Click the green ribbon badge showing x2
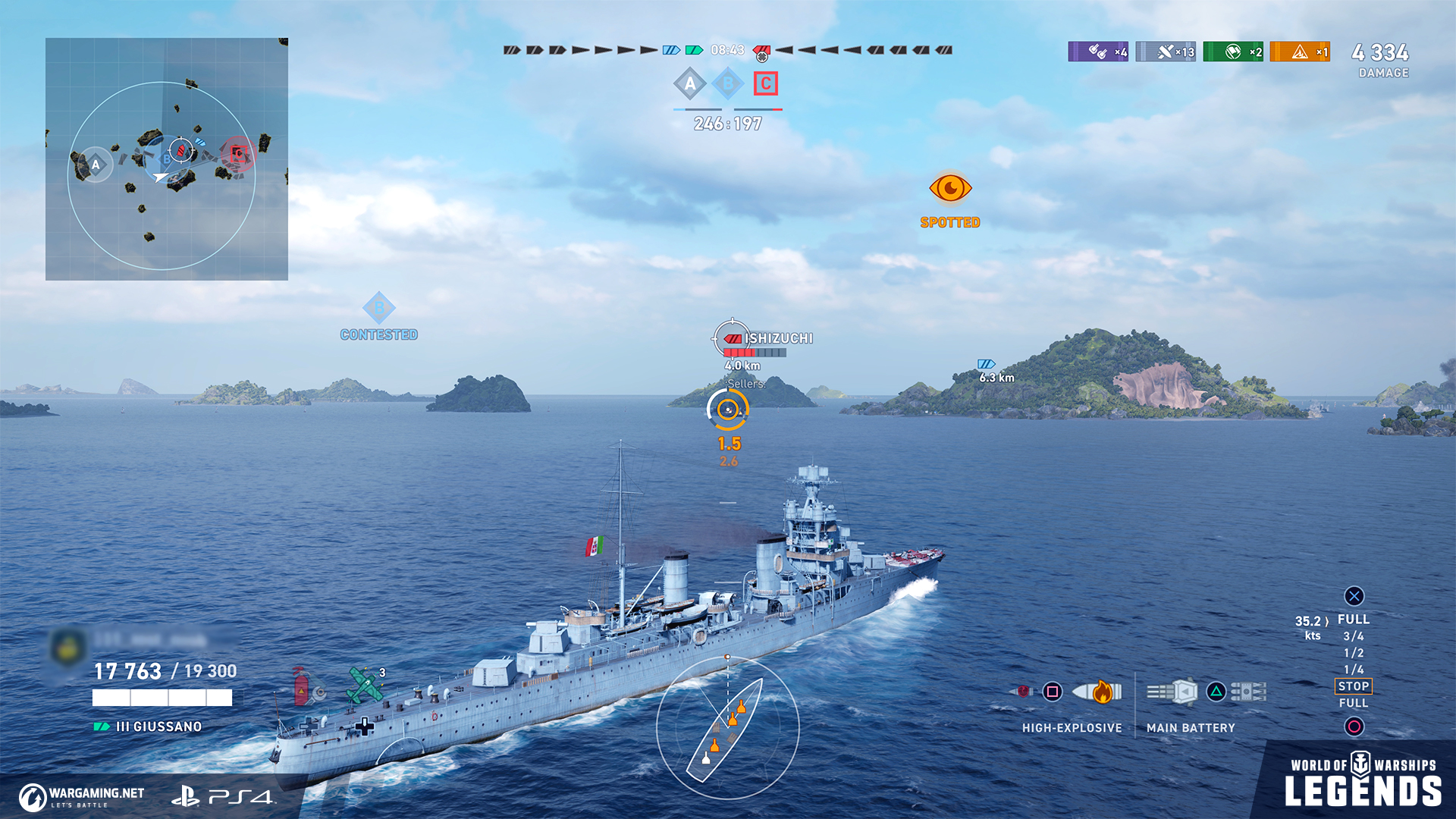This screenshot has width=1456, height=819. [x=1233, y=52]
